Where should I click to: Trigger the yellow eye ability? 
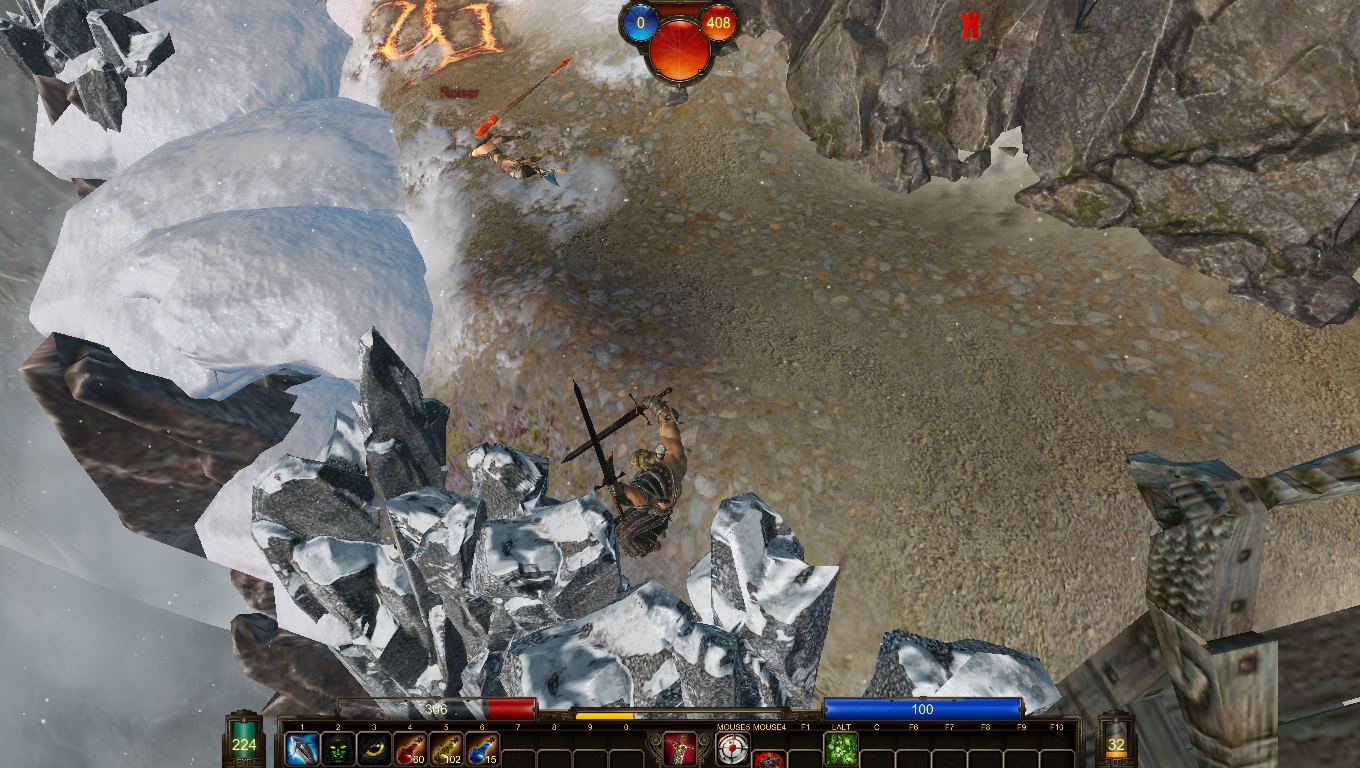[x=374, y=748]
